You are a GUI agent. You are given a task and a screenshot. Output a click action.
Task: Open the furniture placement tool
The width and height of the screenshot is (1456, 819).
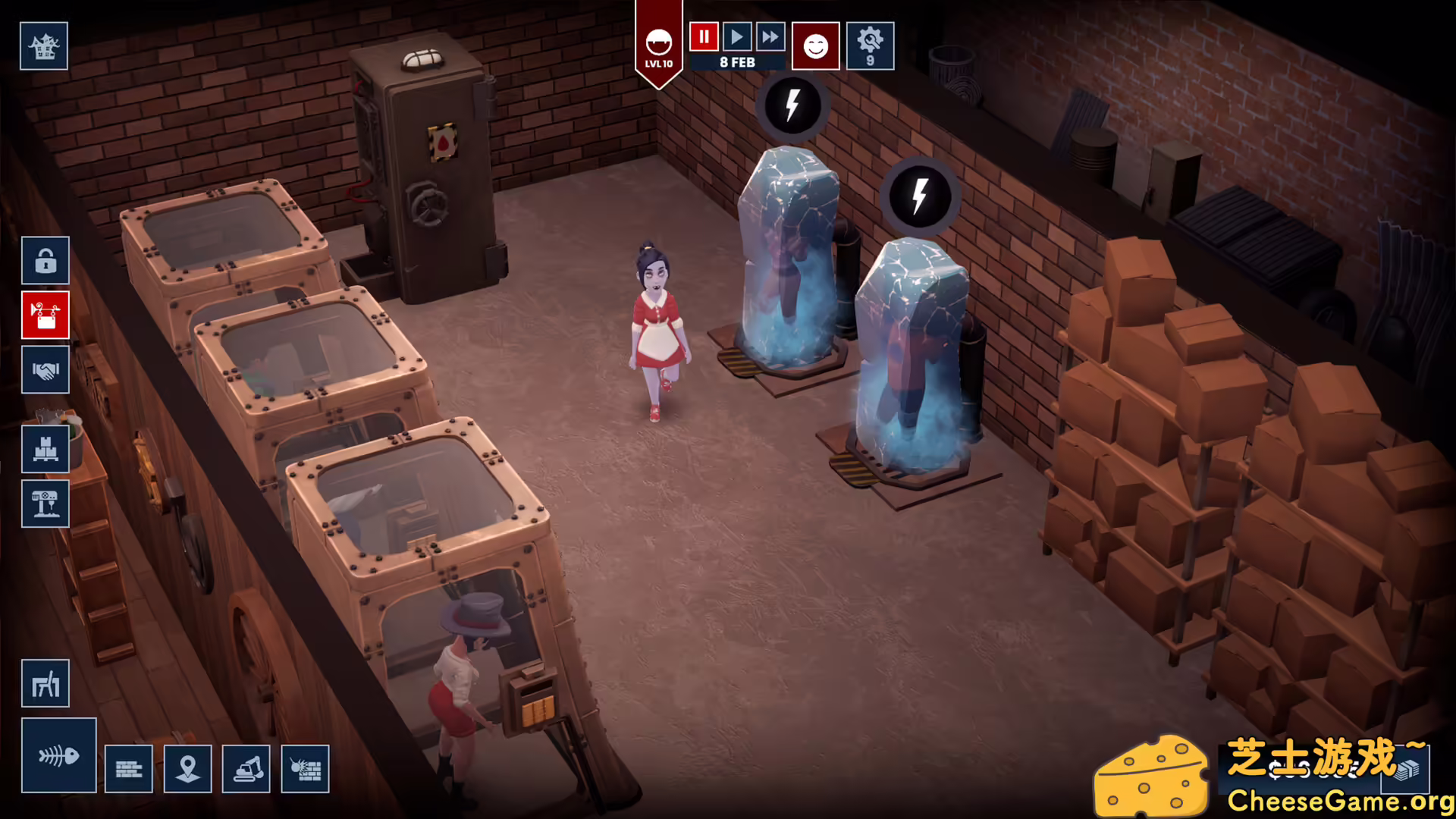[x=45, y=682]
